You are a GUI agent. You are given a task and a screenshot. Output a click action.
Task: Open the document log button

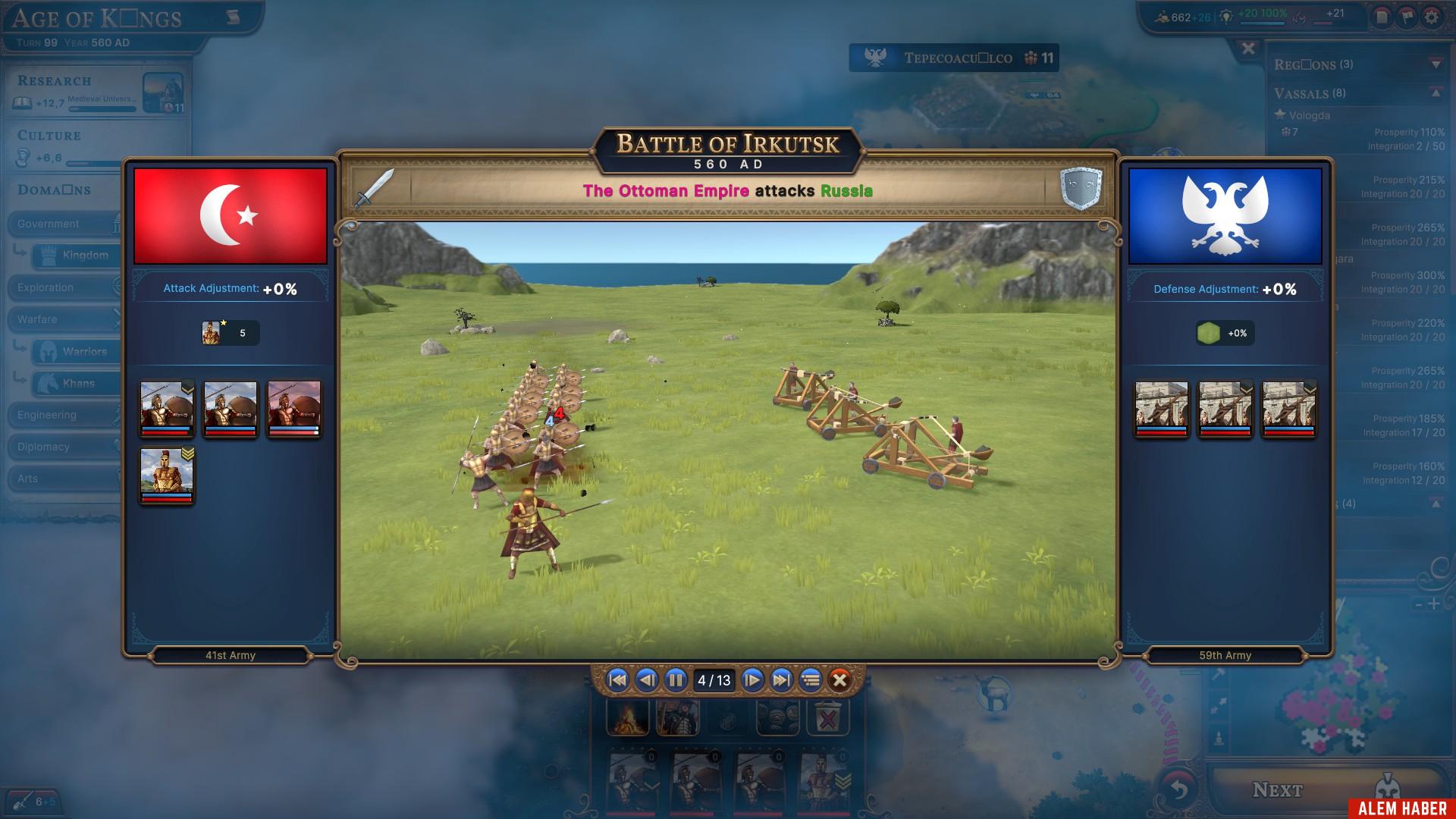(x=1382, y=17)
